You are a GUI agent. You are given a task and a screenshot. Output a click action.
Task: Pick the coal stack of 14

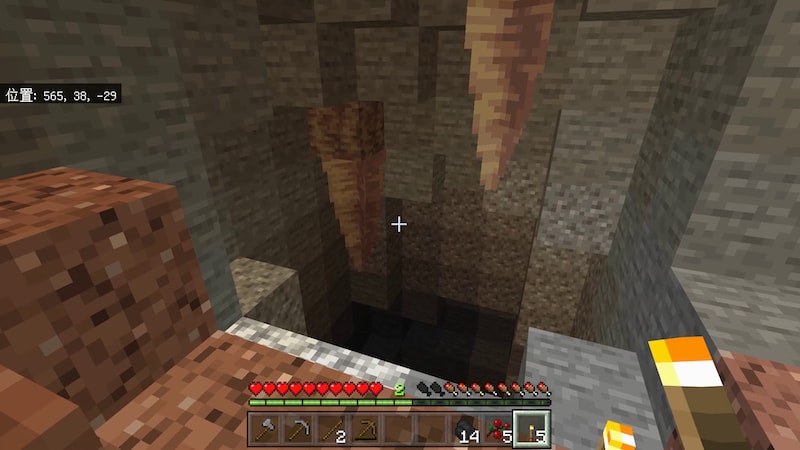tap(464, 429)
